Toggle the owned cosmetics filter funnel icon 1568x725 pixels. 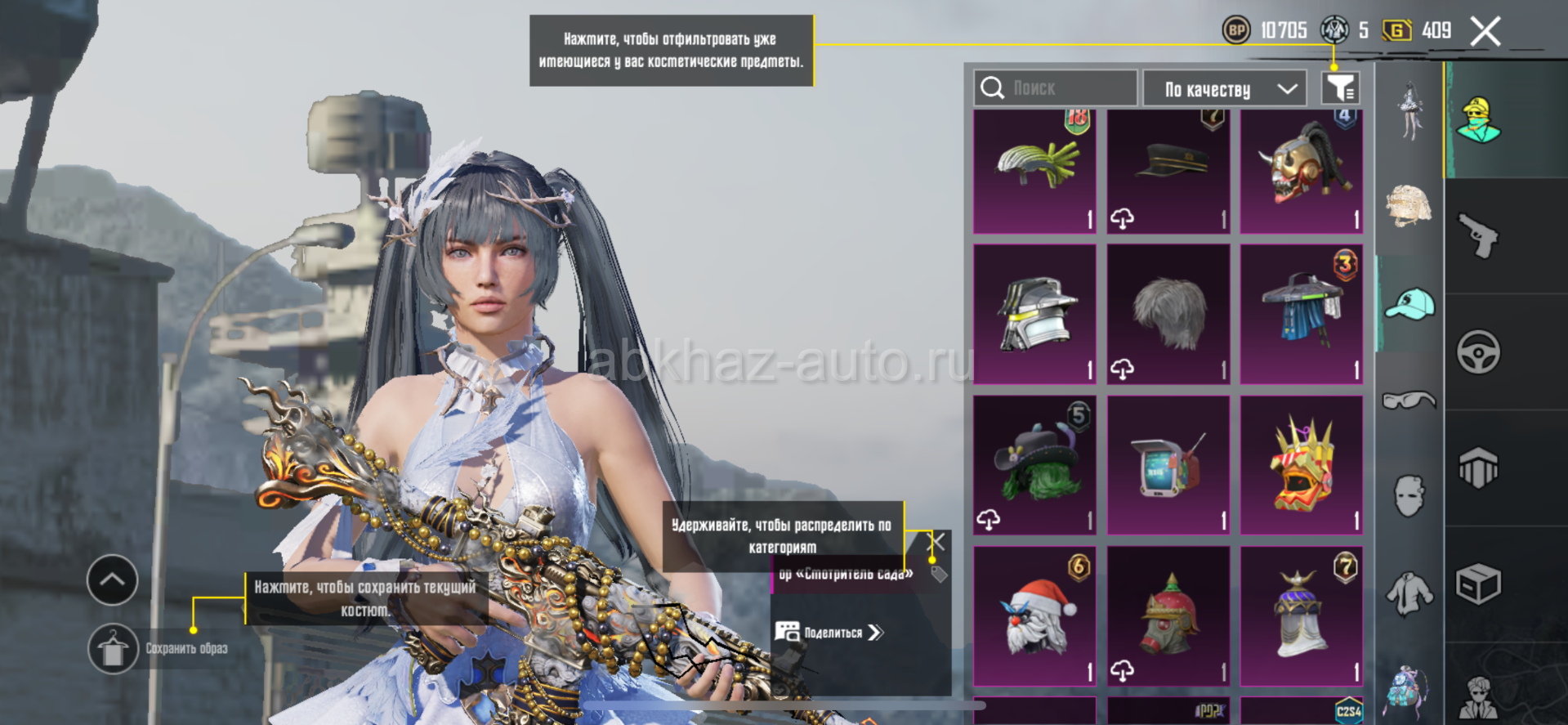1340,88
